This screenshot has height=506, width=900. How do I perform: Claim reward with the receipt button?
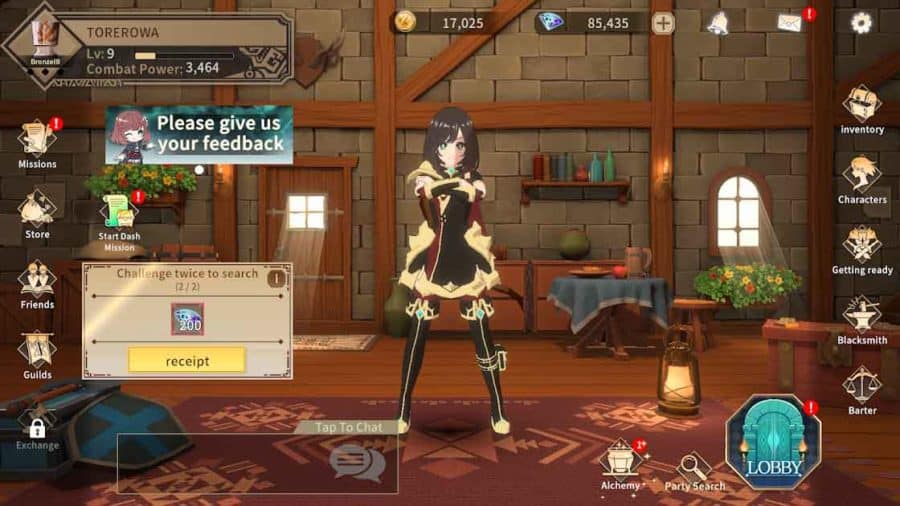186,360
